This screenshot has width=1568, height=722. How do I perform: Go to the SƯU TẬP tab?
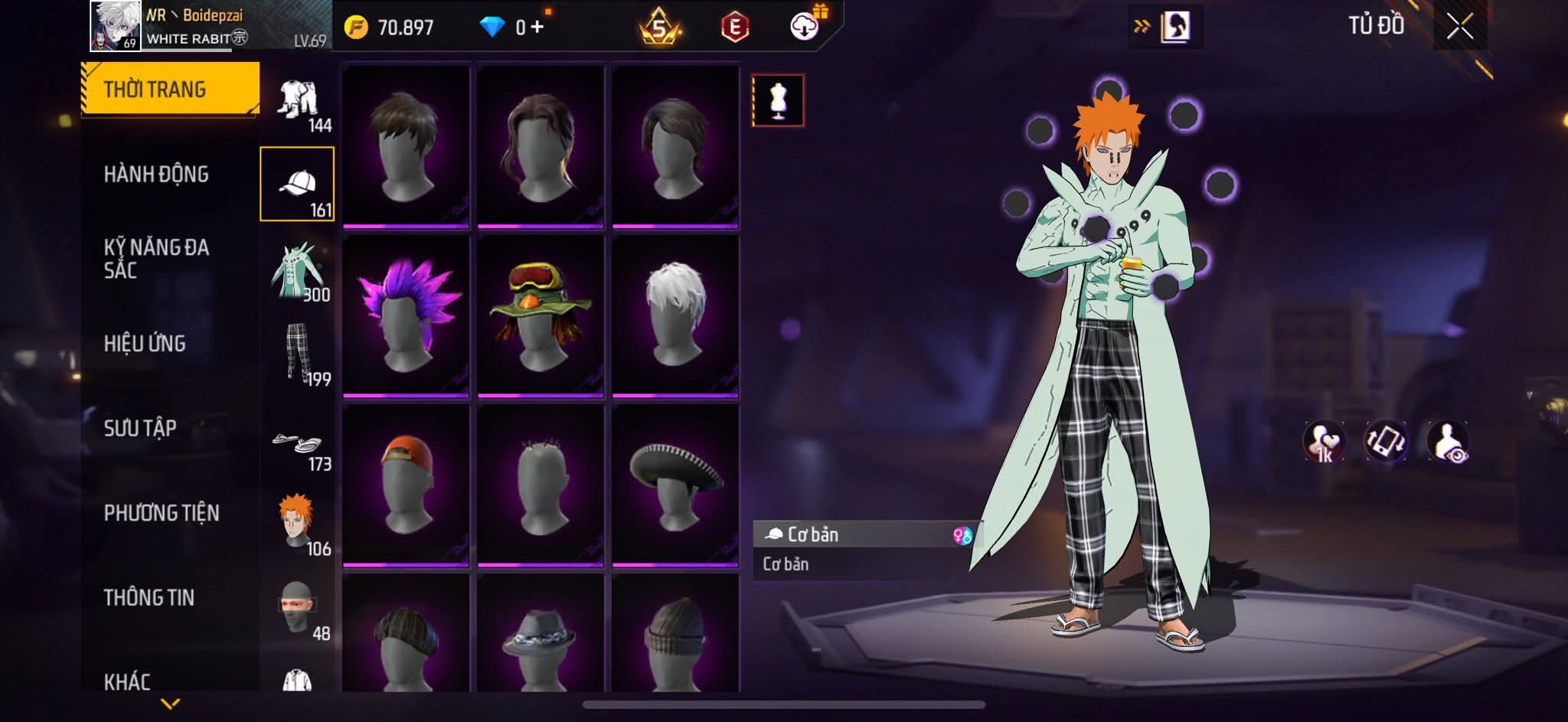[x=140, y=428]
